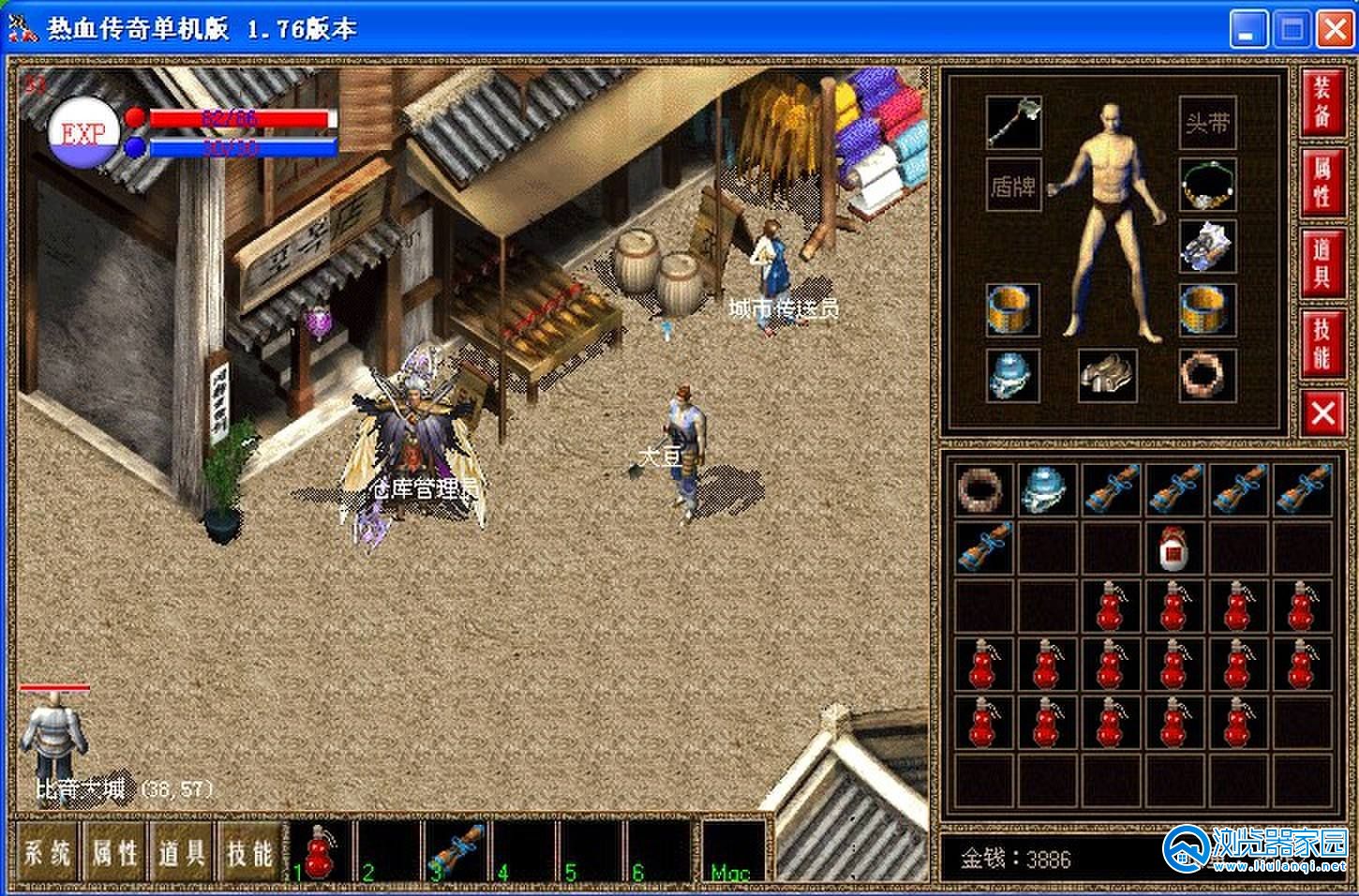The image size is (1359, 896).
Task: Select the equipped mace weapon slot
Action: pyautogui.click(x=1013, y=122)
